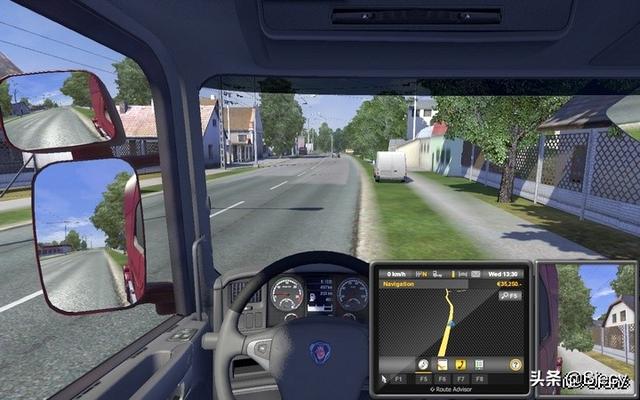Open the navigation tab in Route Advisor

423,365
